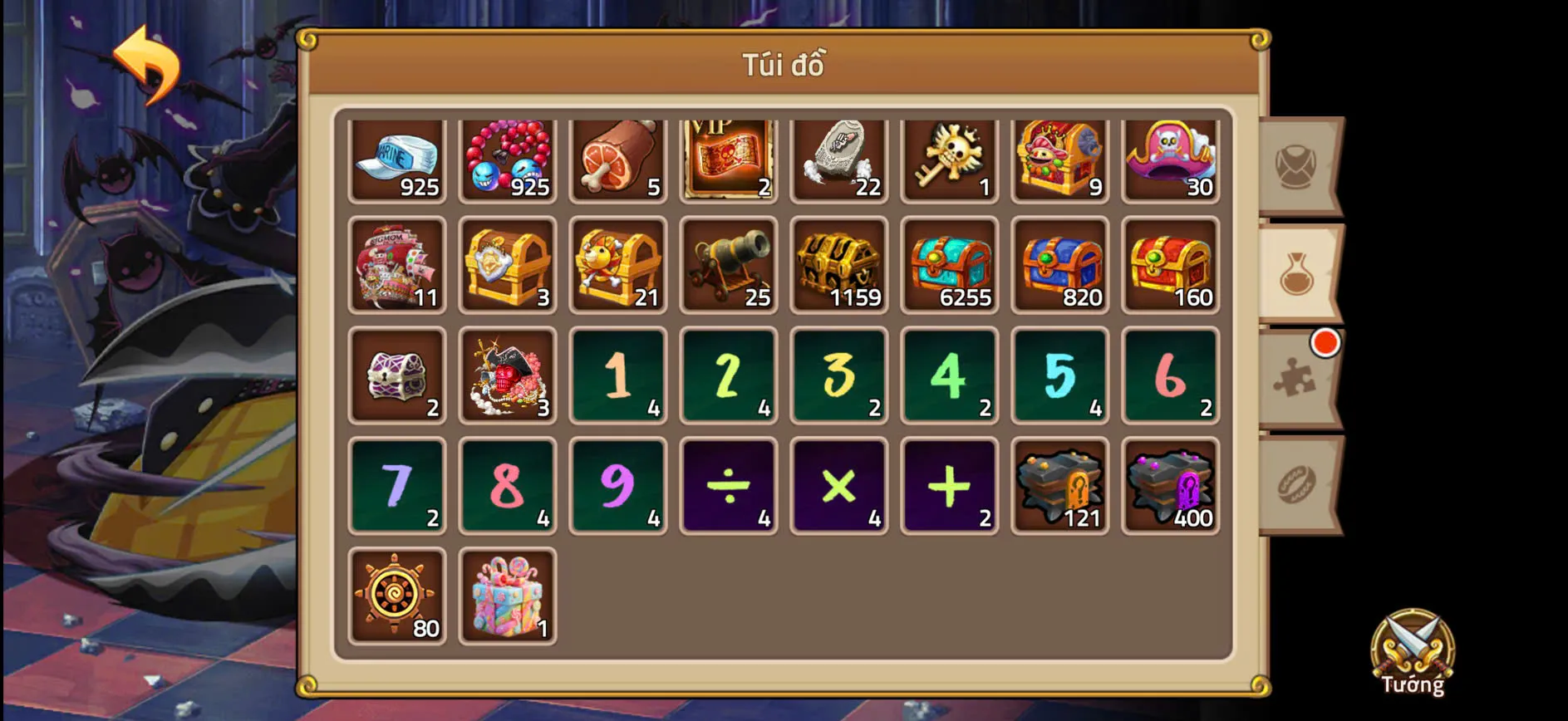This screenshot has width=1568, height=721.
Task: Select the multiplication symbol tile
Action: point(839,485)
